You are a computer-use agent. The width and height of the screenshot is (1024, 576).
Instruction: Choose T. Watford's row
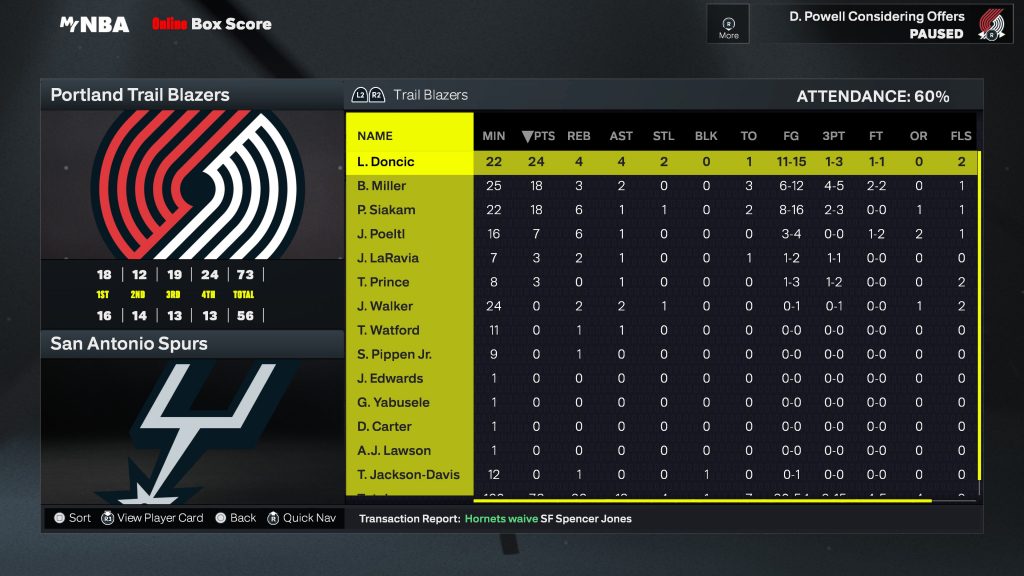(388, 330)
